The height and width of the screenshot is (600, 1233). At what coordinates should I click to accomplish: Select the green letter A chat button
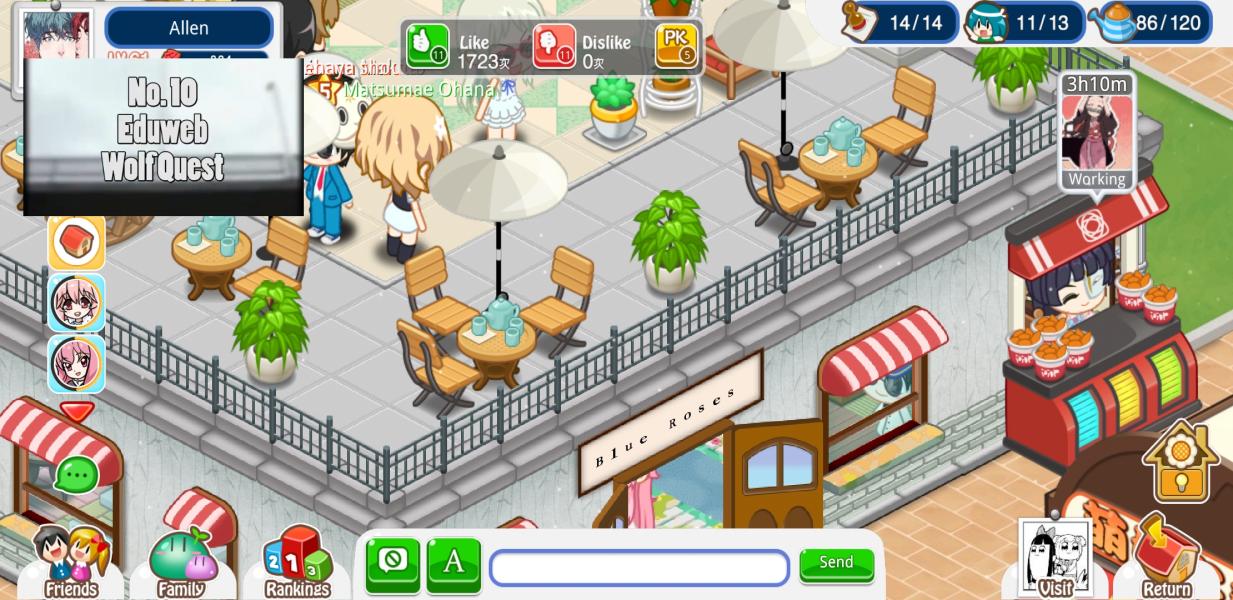click(454, 564)
